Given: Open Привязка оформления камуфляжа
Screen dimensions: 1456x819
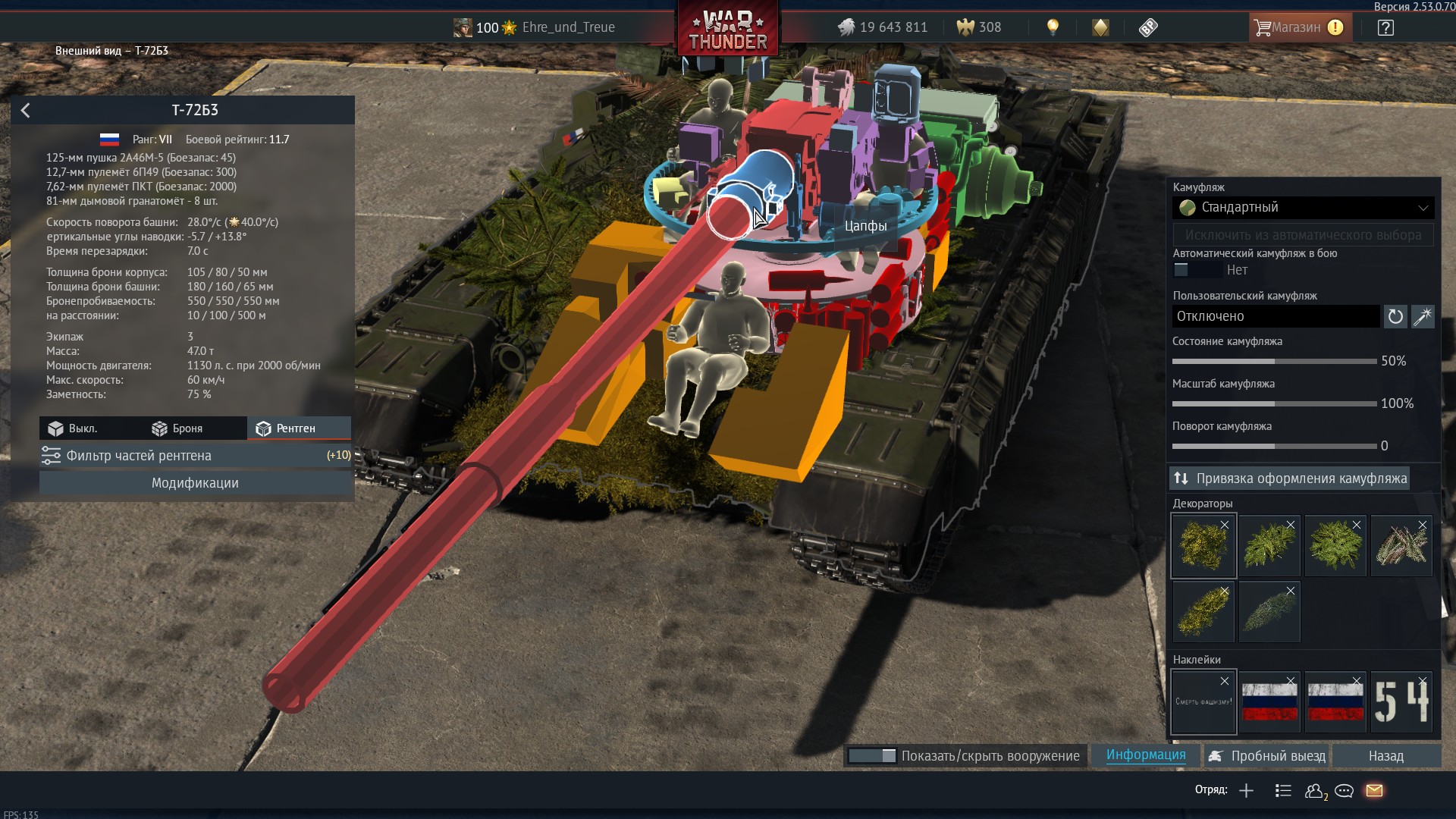Looking at the screenshot, I should point(1290,479).
